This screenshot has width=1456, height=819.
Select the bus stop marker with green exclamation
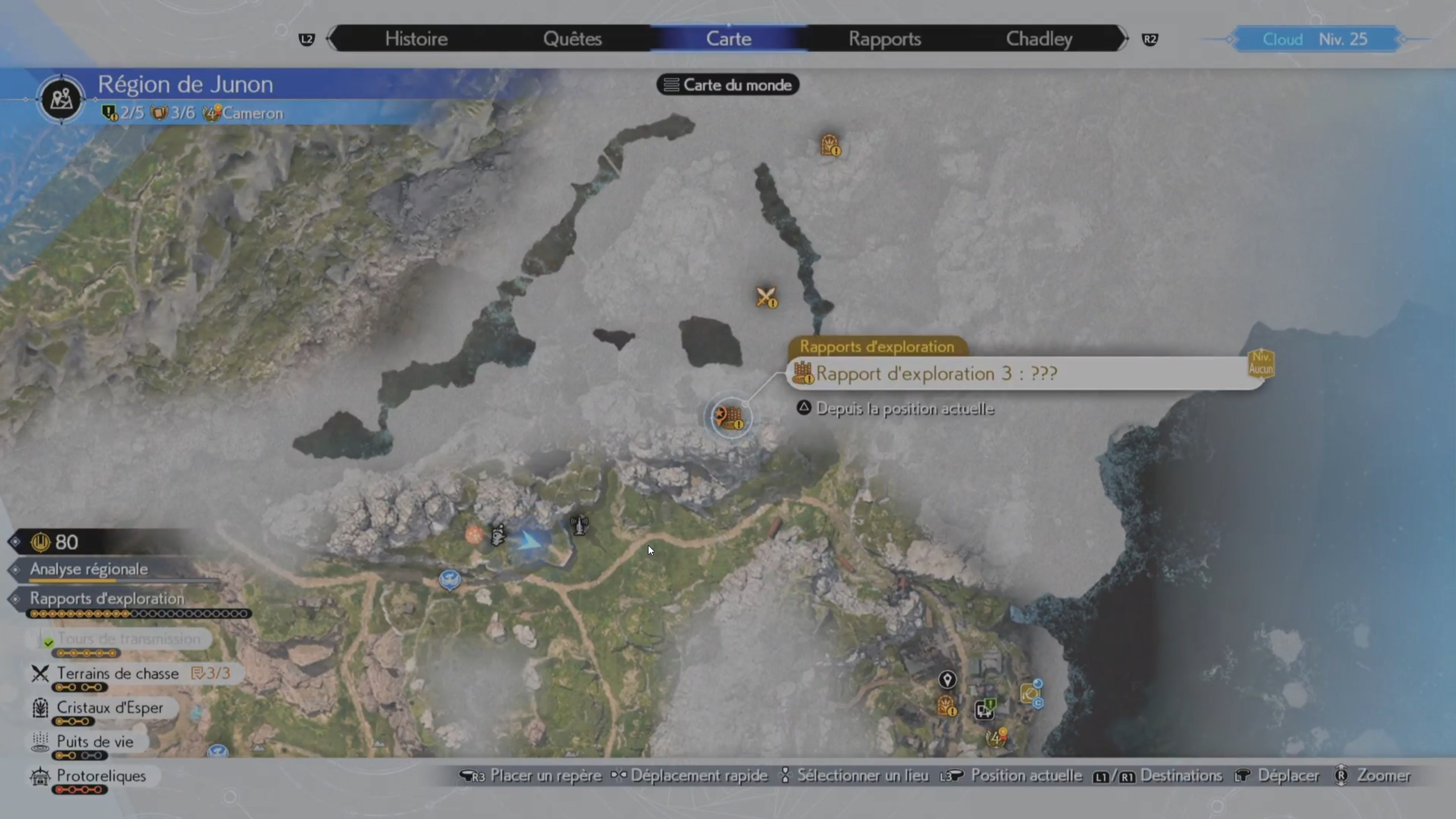[985, 709]
